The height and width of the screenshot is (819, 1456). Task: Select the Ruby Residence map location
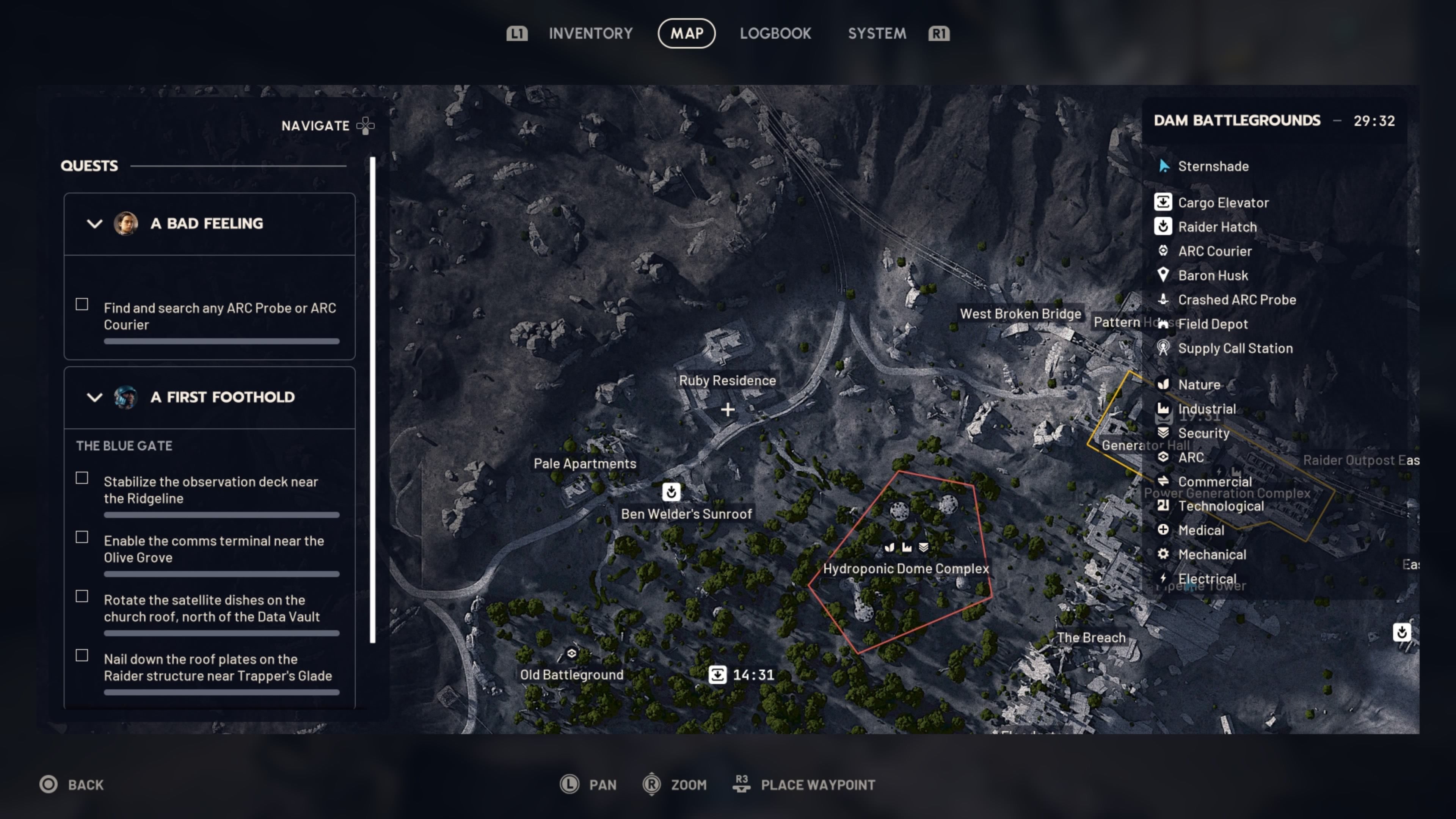[727, 380]
